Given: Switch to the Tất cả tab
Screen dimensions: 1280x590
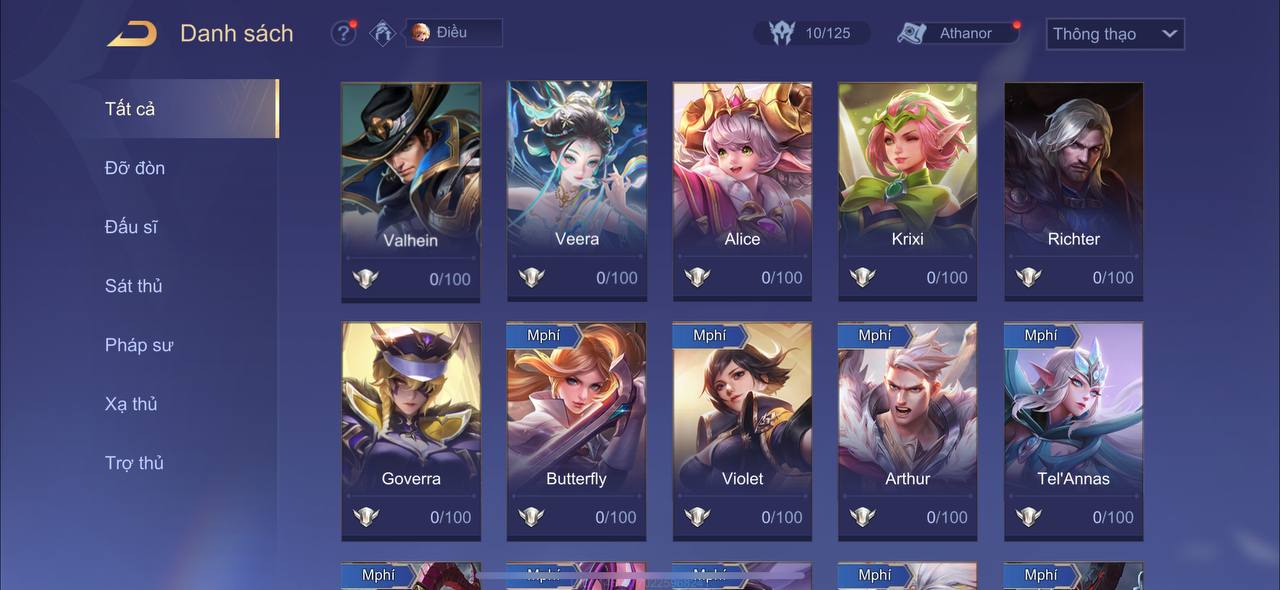Looking at the screenshot, I should [130, 109].
